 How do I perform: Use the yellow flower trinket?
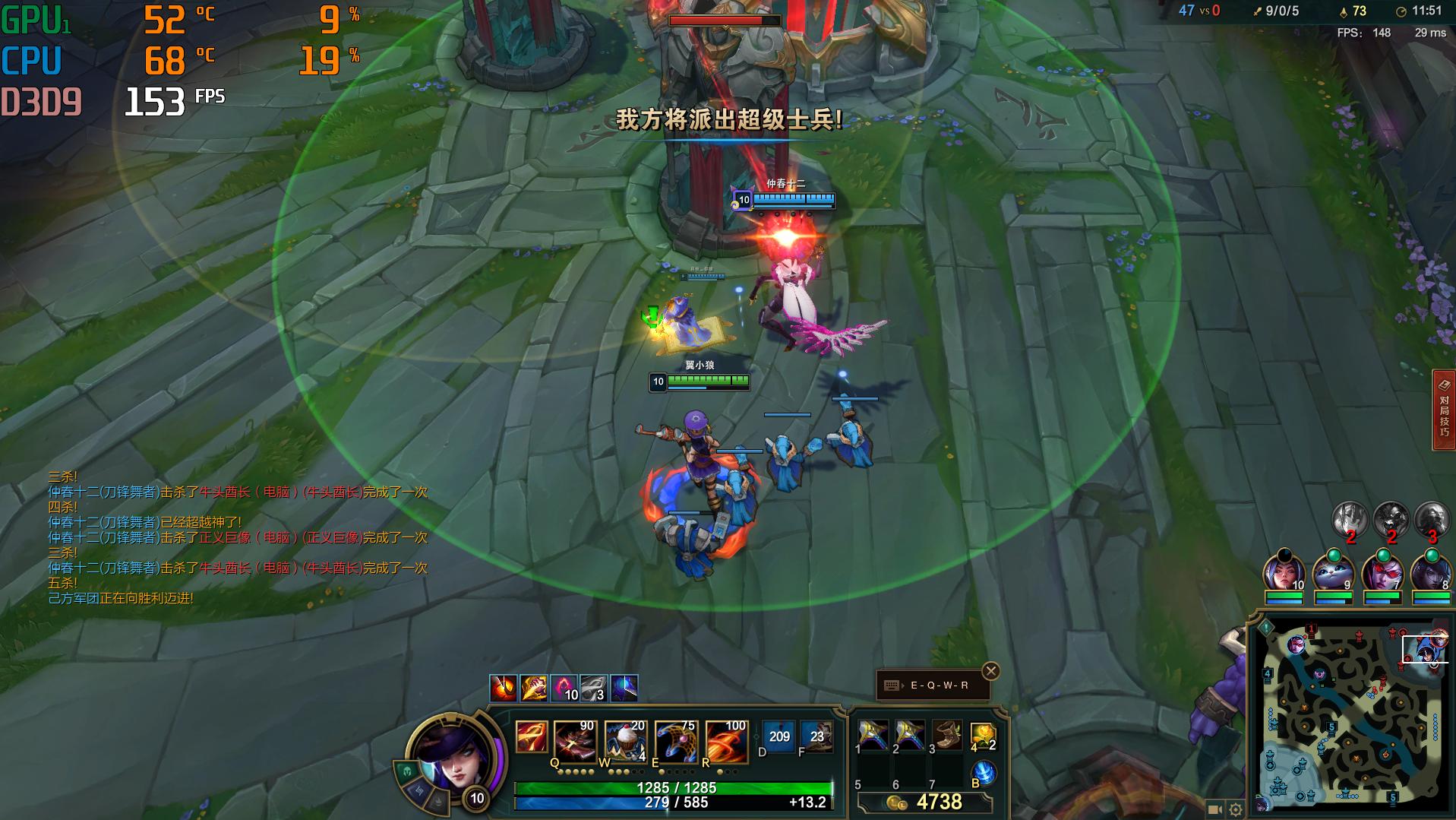[x=982, y=735]
